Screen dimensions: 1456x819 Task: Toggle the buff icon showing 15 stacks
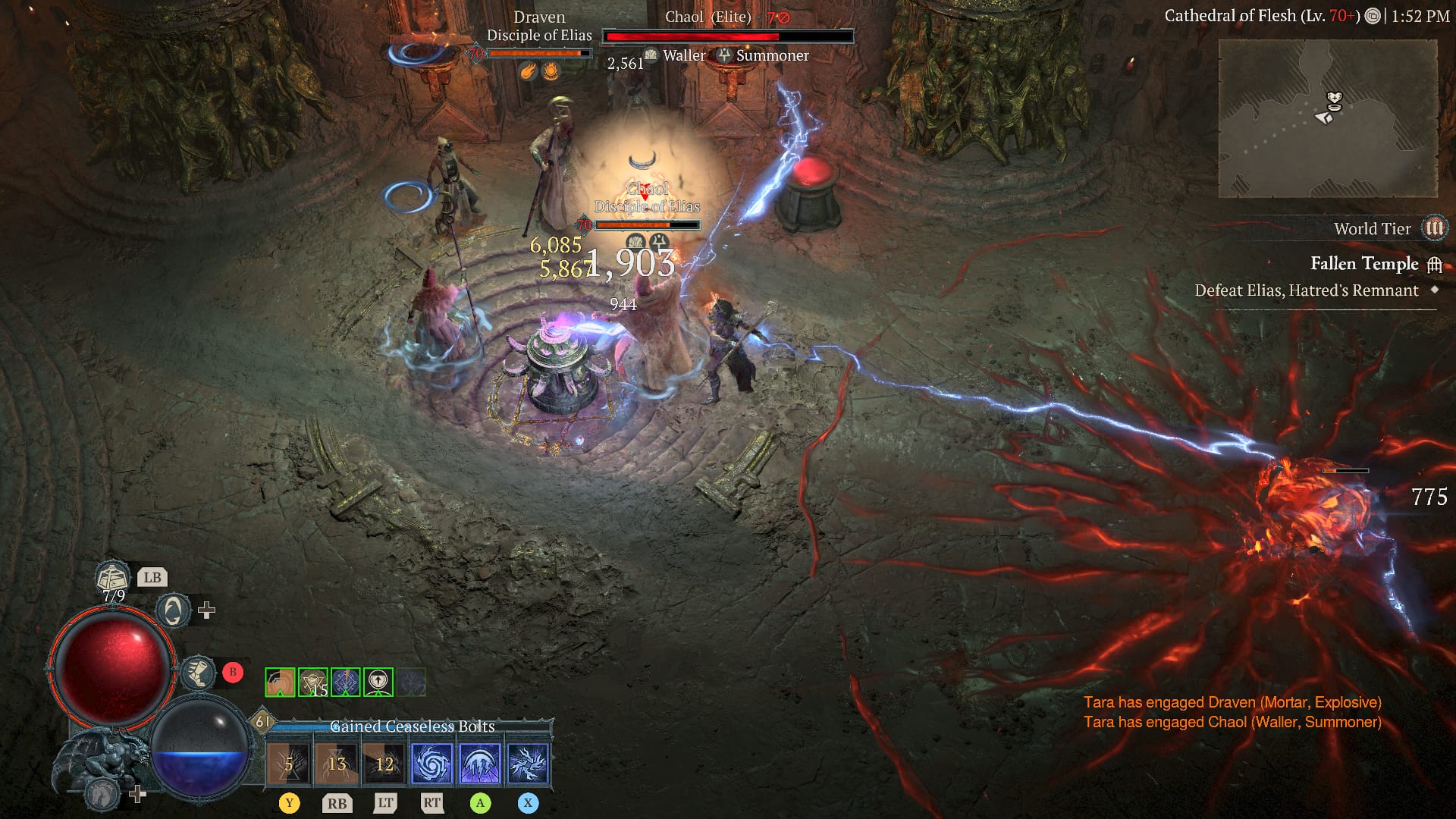coord(313,682)
